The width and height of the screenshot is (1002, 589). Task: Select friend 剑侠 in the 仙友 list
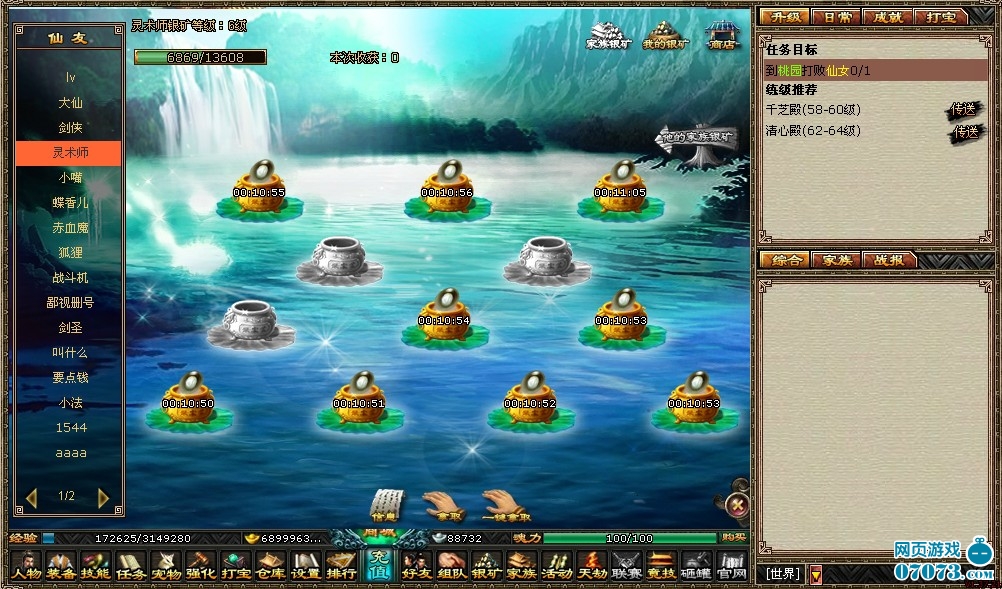point(70,128)
